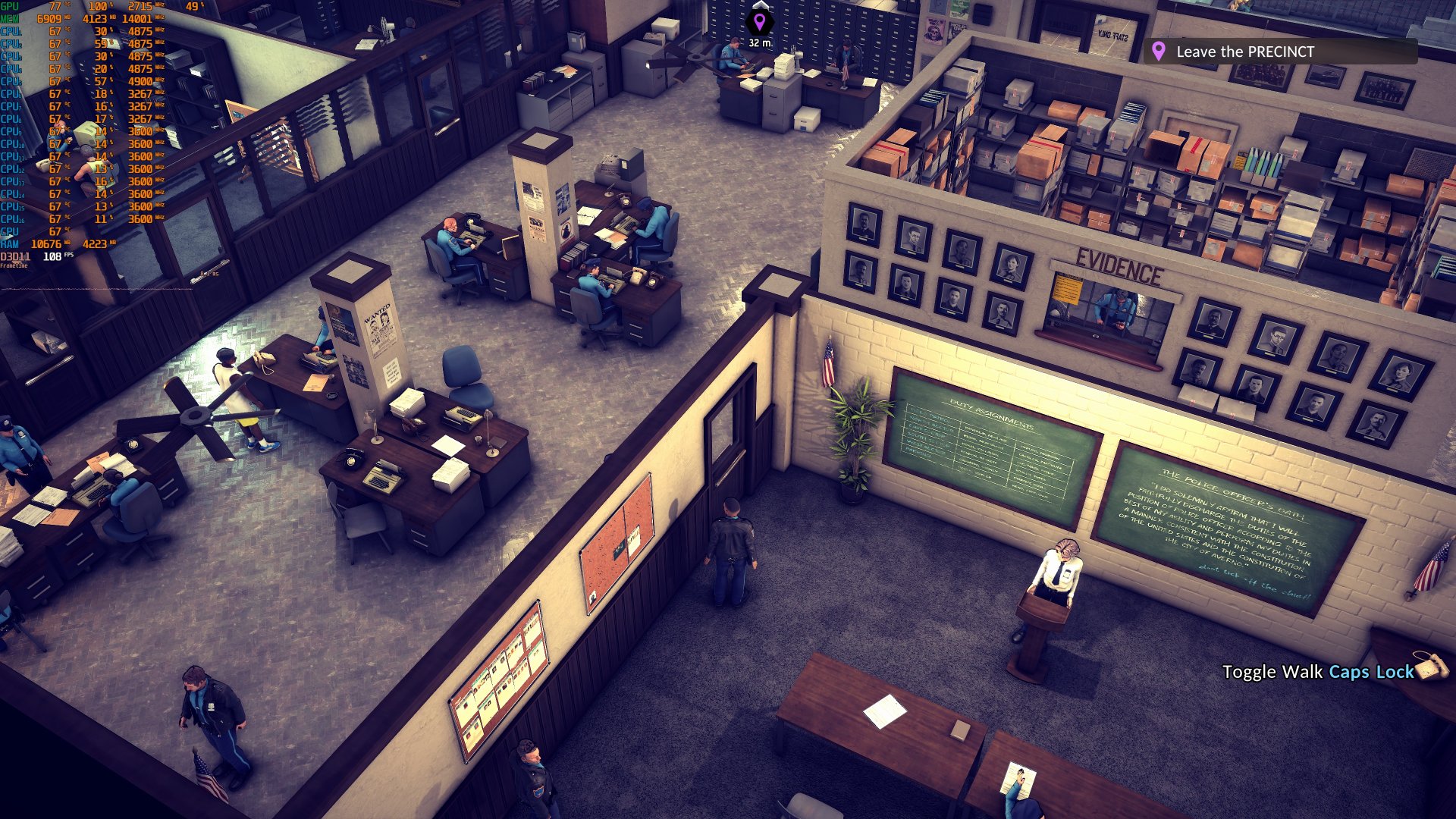
Task: Click the D3D11 FPS counter in the overlay
Action: click(45, 257)
